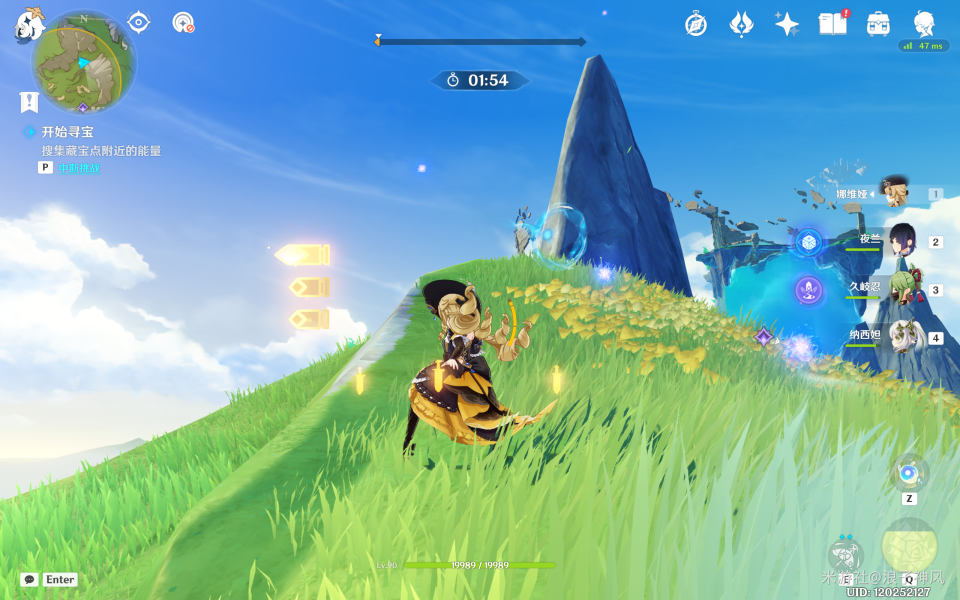This screenshot has height=600, width=960.
Task: Open the backpack inventory
Action: (879, 24)
